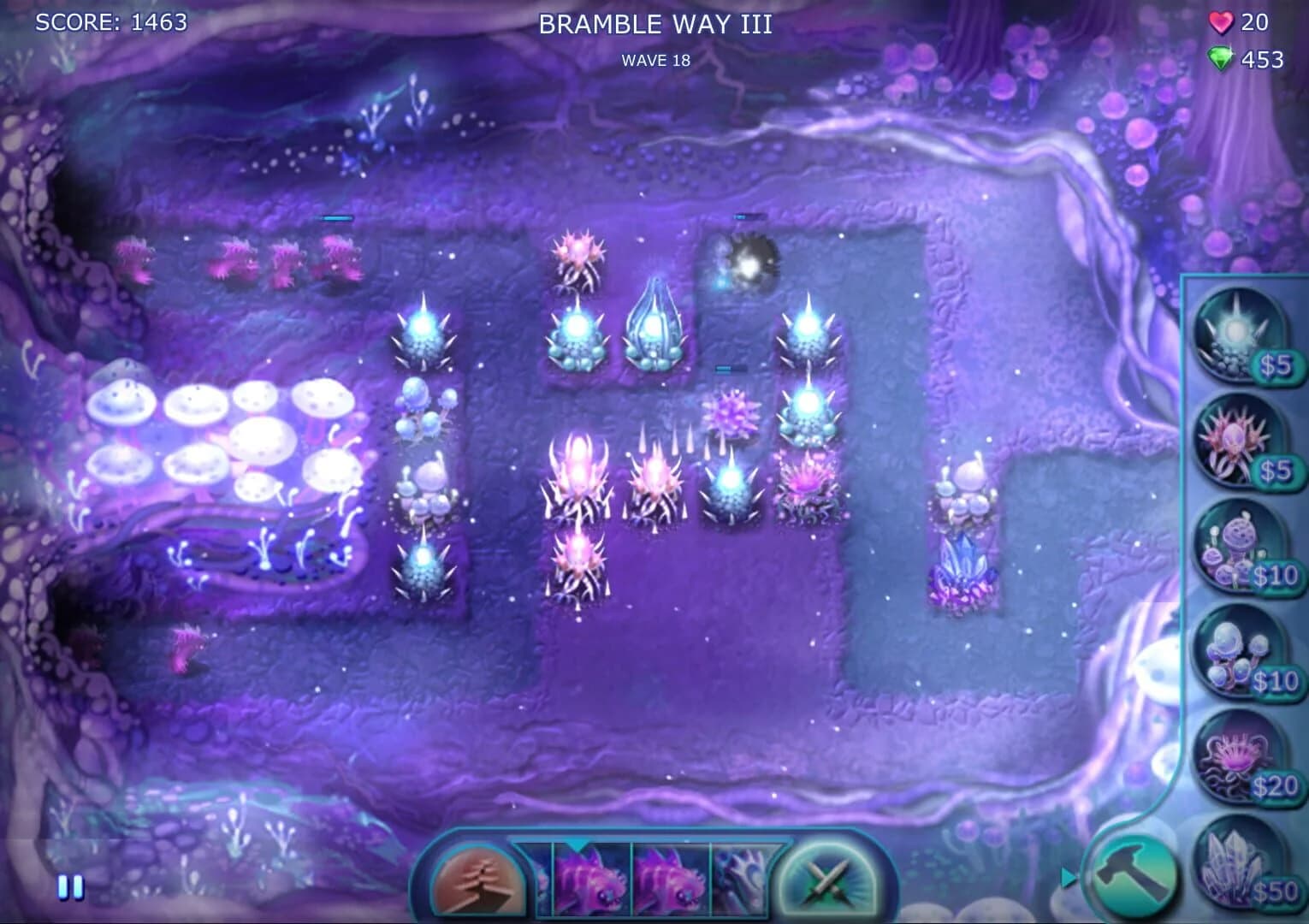Screen dimensions: 1309x924
Task: Click the 453 gems total
Action: [1260, 60]
